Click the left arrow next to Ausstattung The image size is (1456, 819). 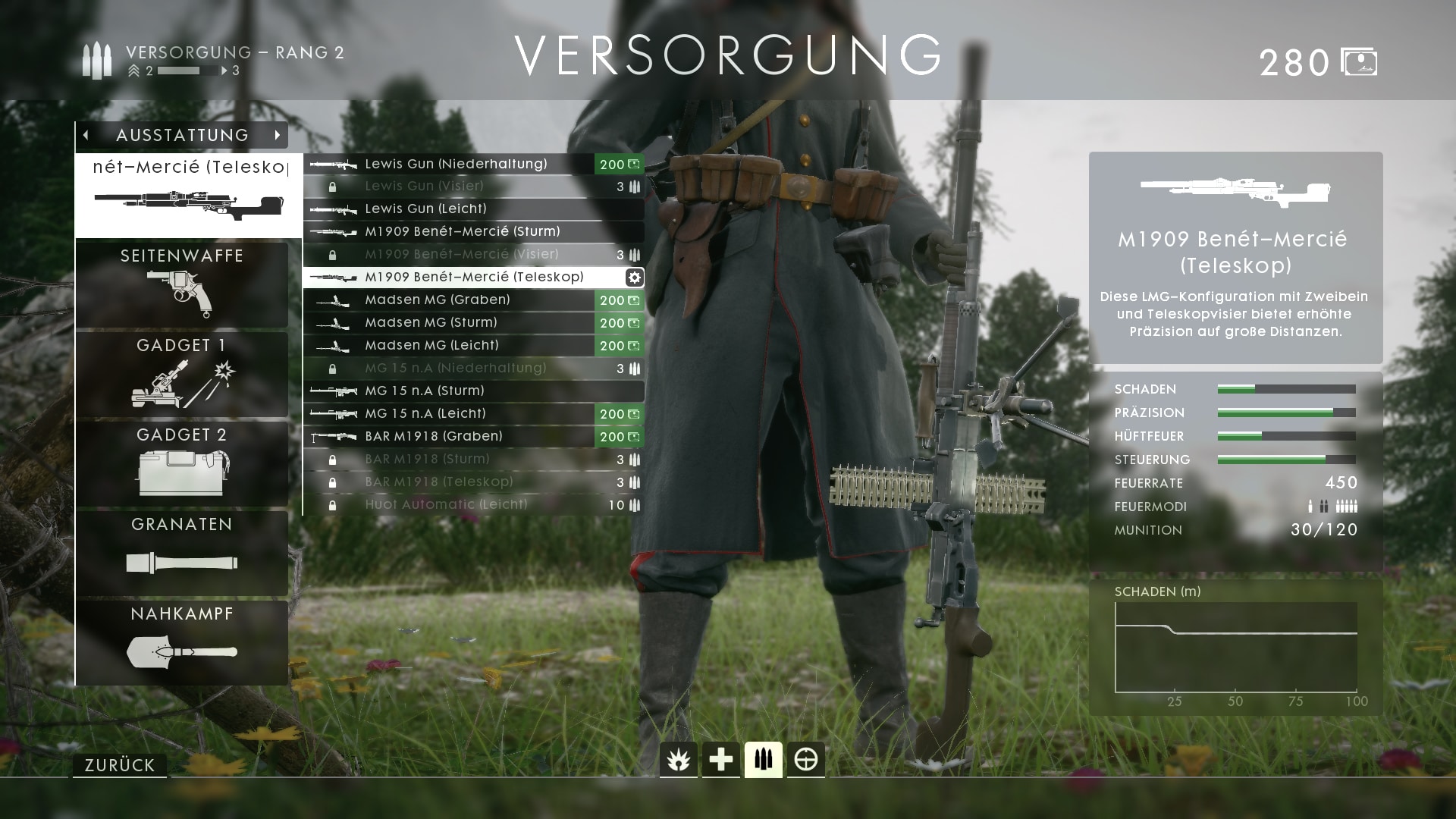86,135
